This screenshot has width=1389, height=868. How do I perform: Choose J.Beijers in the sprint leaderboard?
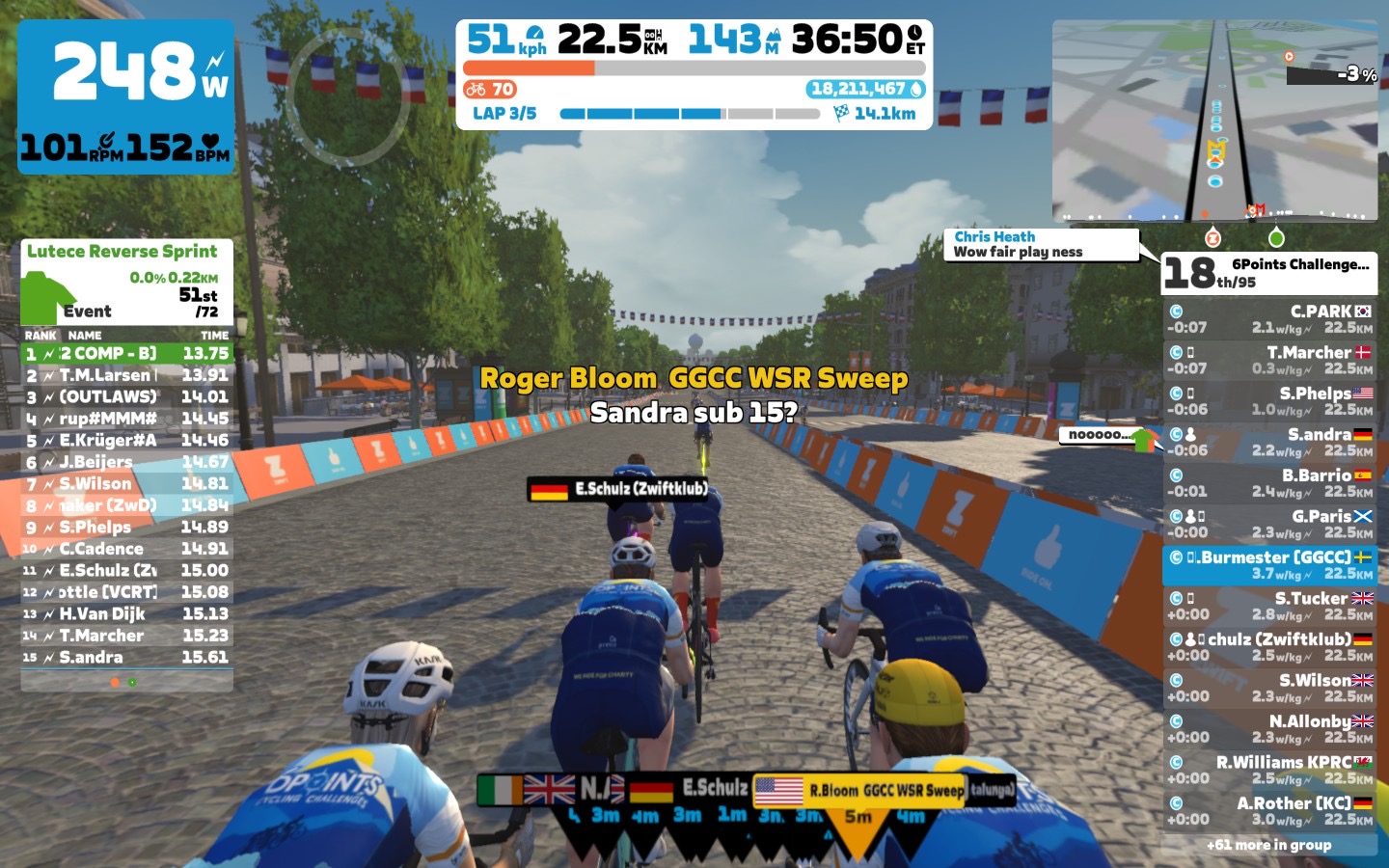126,462
